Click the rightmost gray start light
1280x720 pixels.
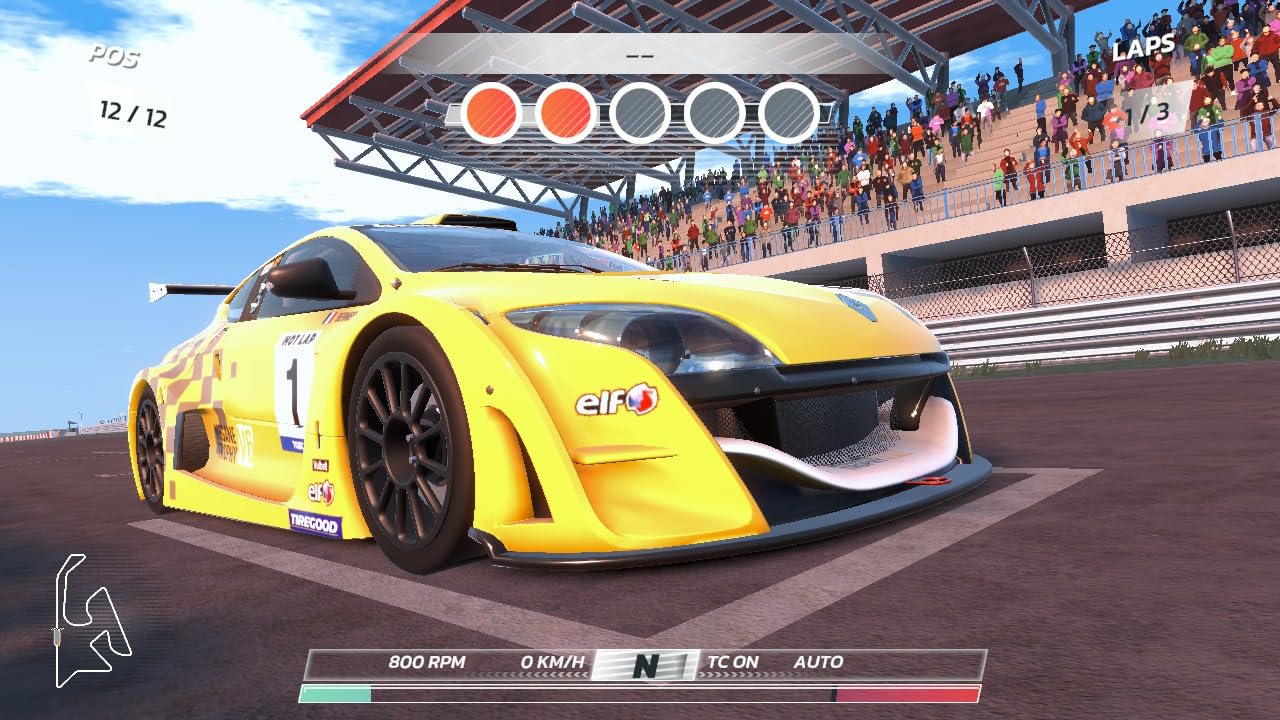point(789,112)
